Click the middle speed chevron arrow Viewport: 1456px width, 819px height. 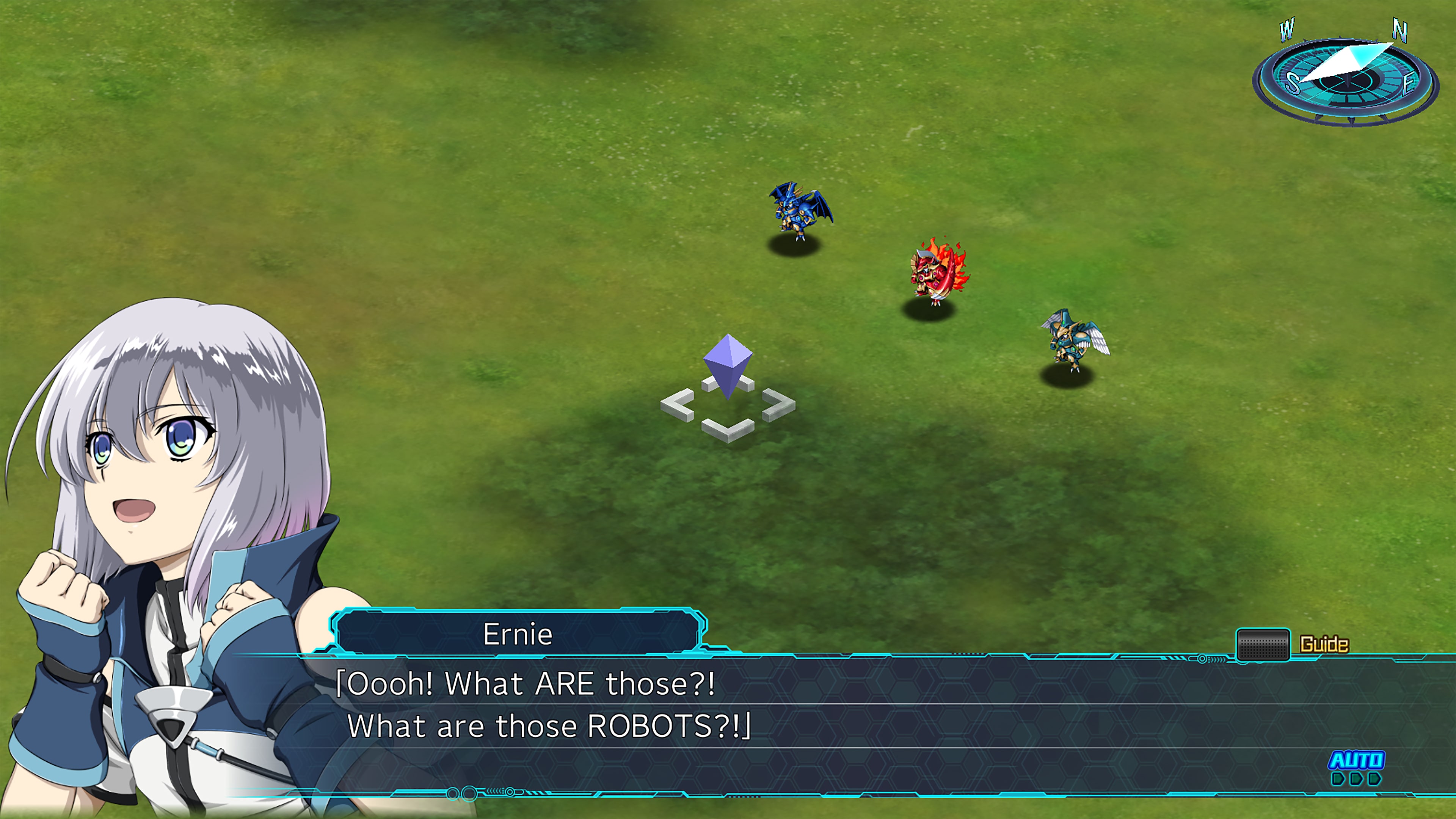[1357, 779]
